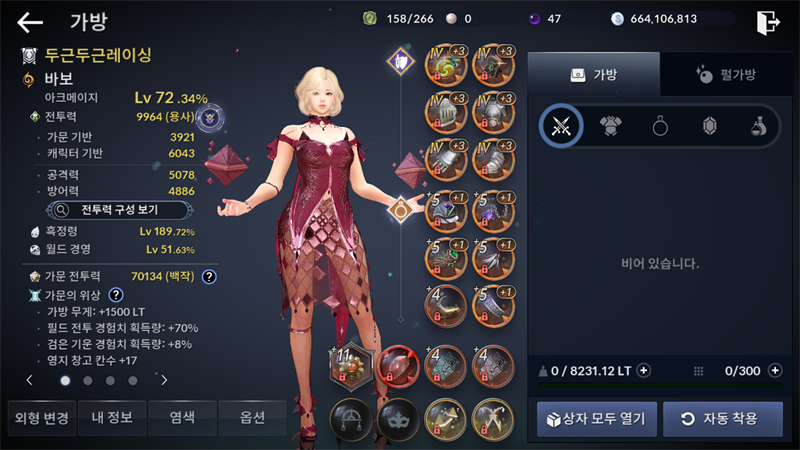
Task: Click 상자 모두 열기 button
Action: [x=597, y=417]
